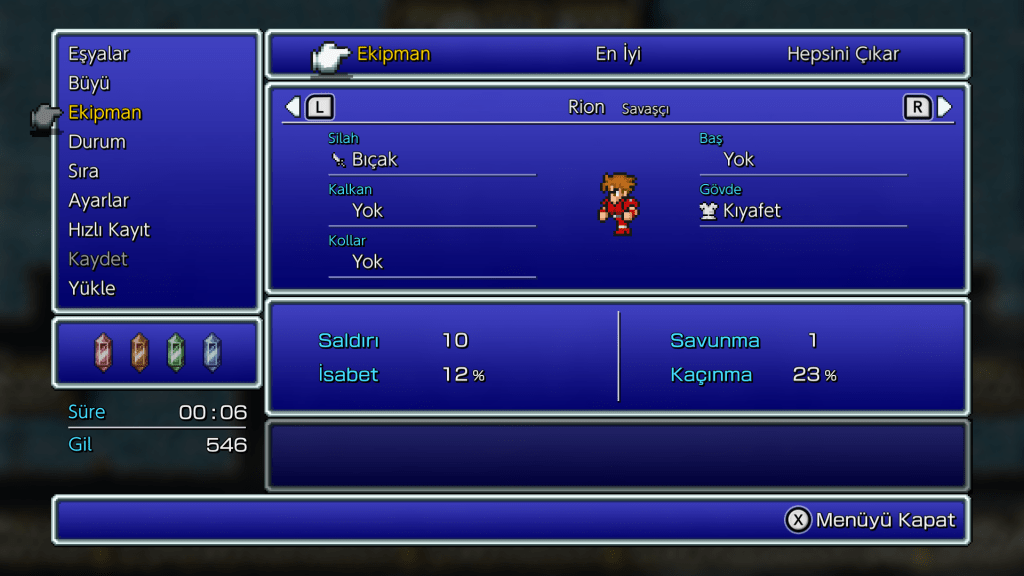Click the left arrow for previous character
This screenshot has width=1024, height=576.
[293, 107]
